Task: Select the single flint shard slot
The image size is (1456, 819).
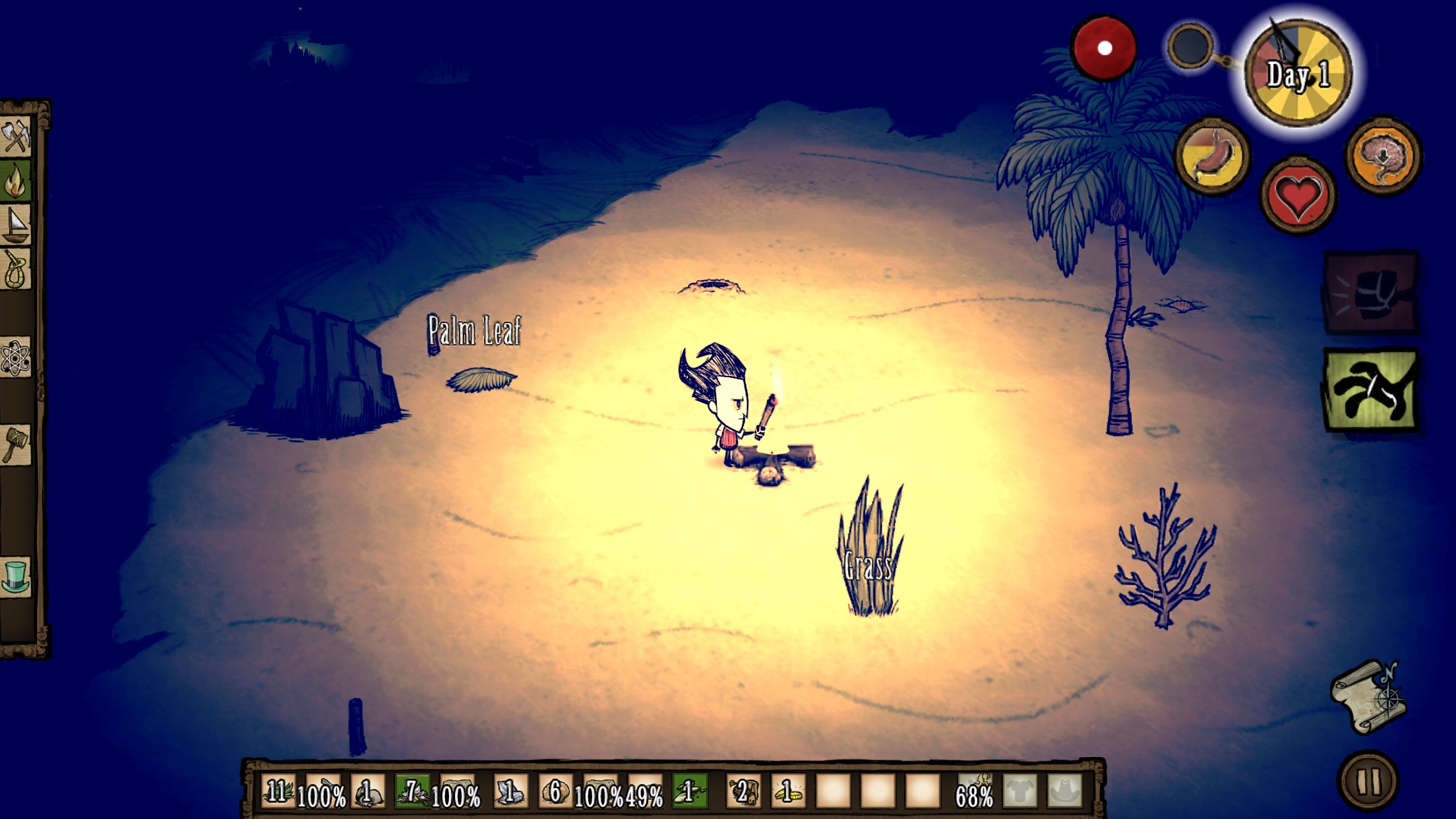Action: coord(510,791)
